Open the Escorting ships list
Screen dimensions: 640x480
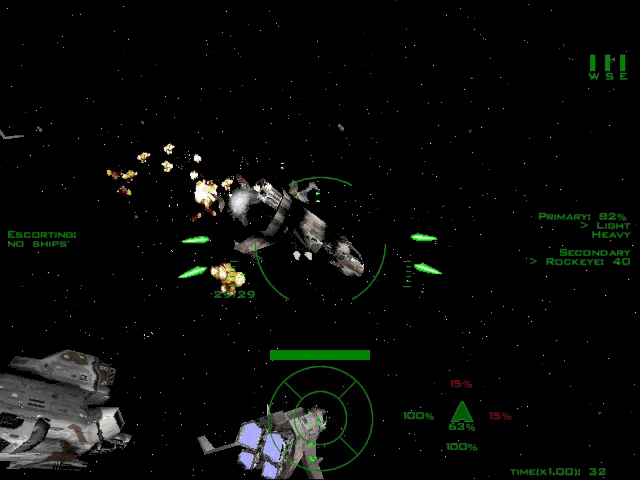click(x=41, y=239)
